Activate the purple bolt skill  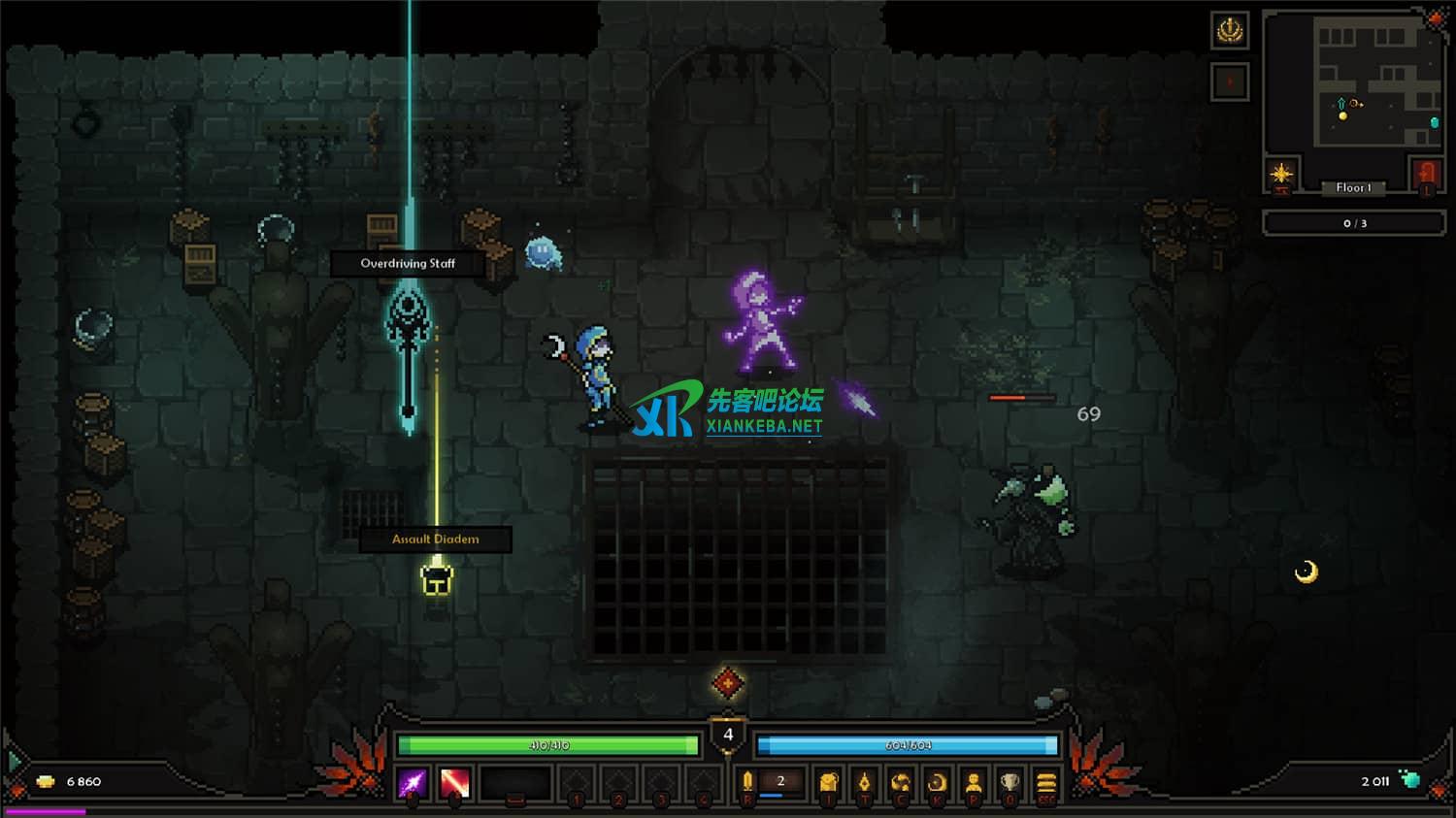[412, 782]
